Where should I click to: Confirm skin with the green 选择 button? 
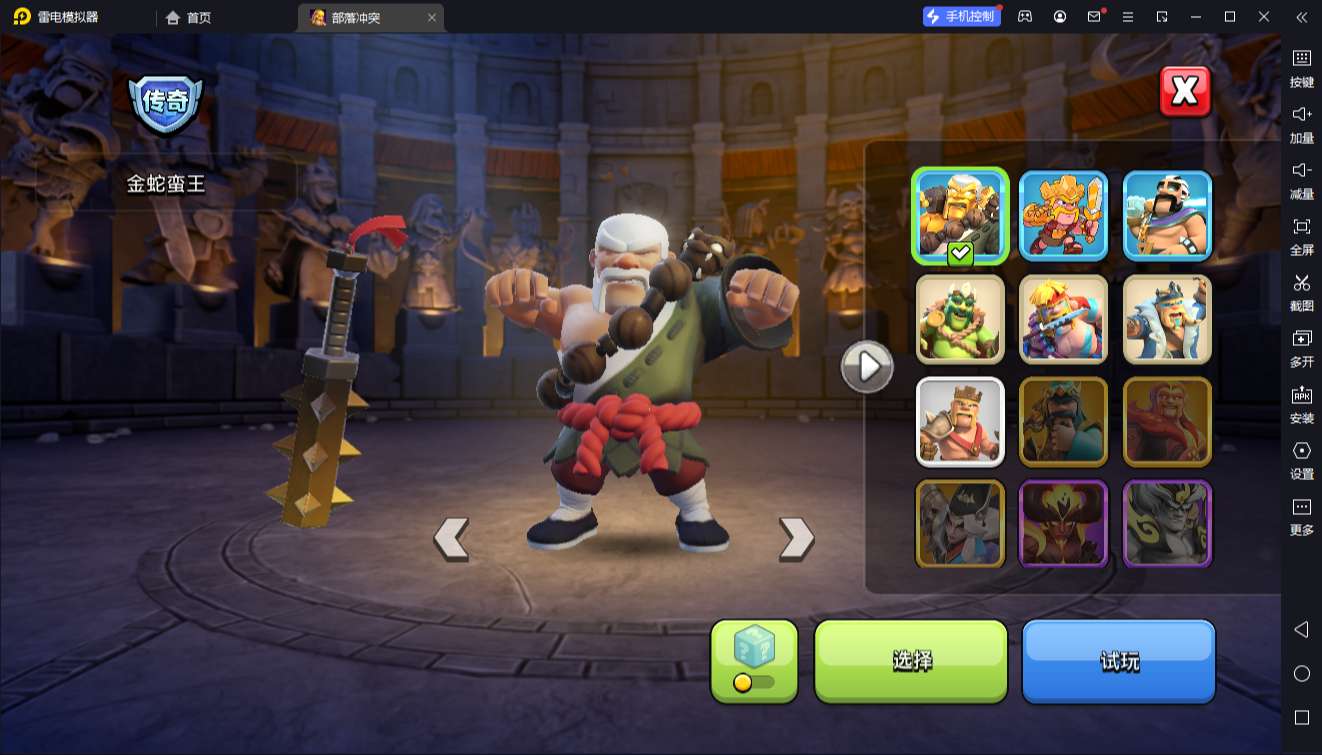click(x=911, y=660)
